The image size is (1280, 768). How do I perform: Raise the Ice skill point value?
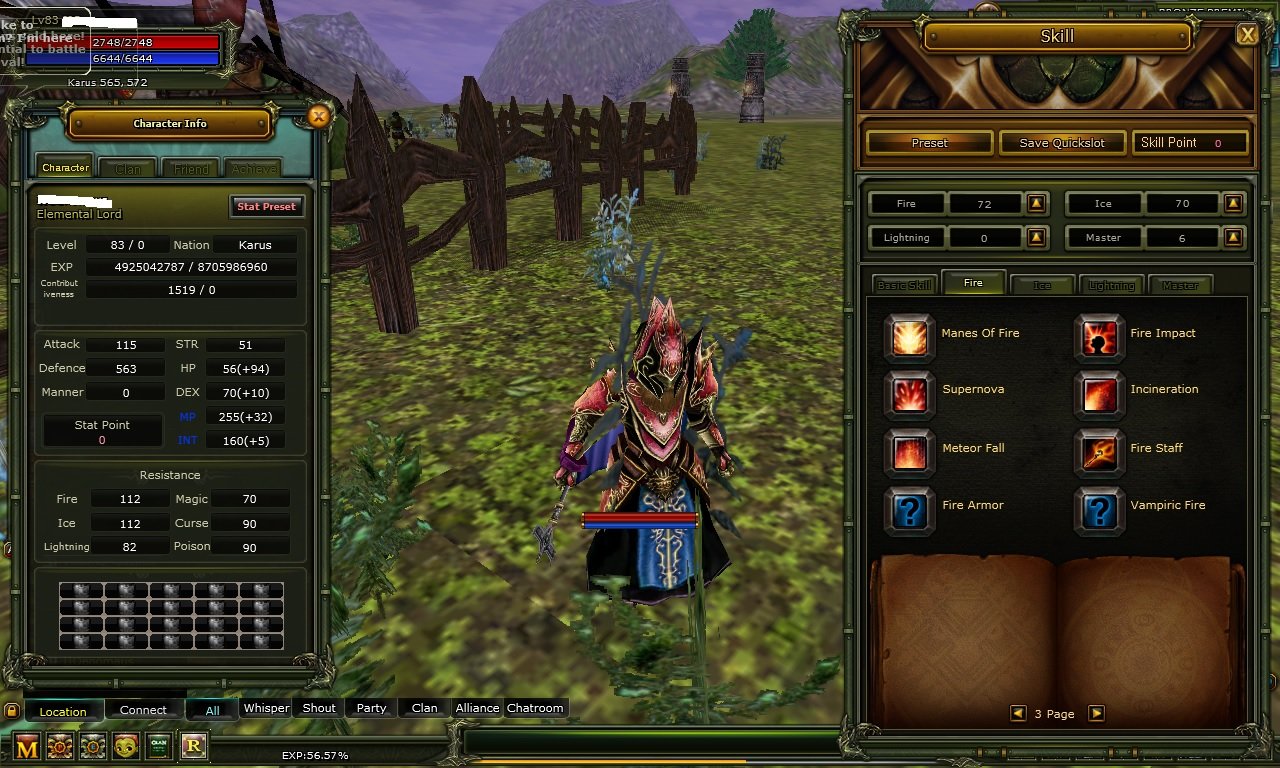(1233, 204)
